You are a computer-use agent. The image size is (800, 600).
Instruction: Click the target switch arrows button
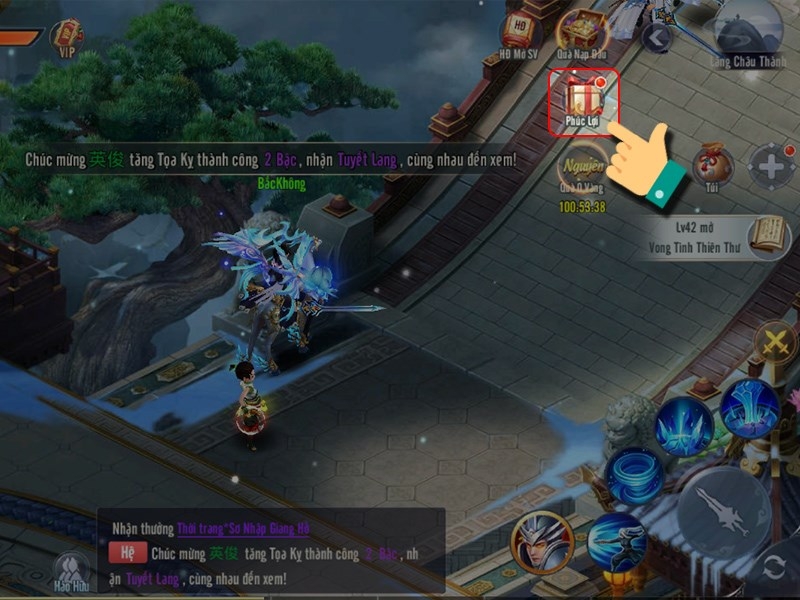point(774,567)
